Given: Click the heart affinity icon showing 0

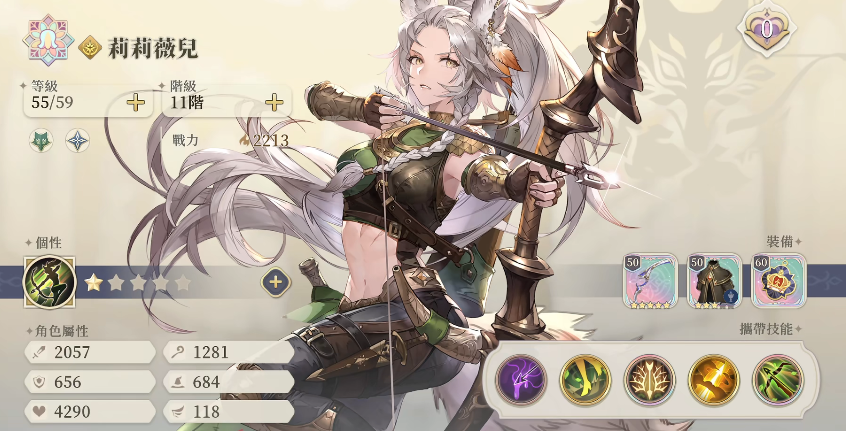Looking at the screenshot, I should coord(766,30).
